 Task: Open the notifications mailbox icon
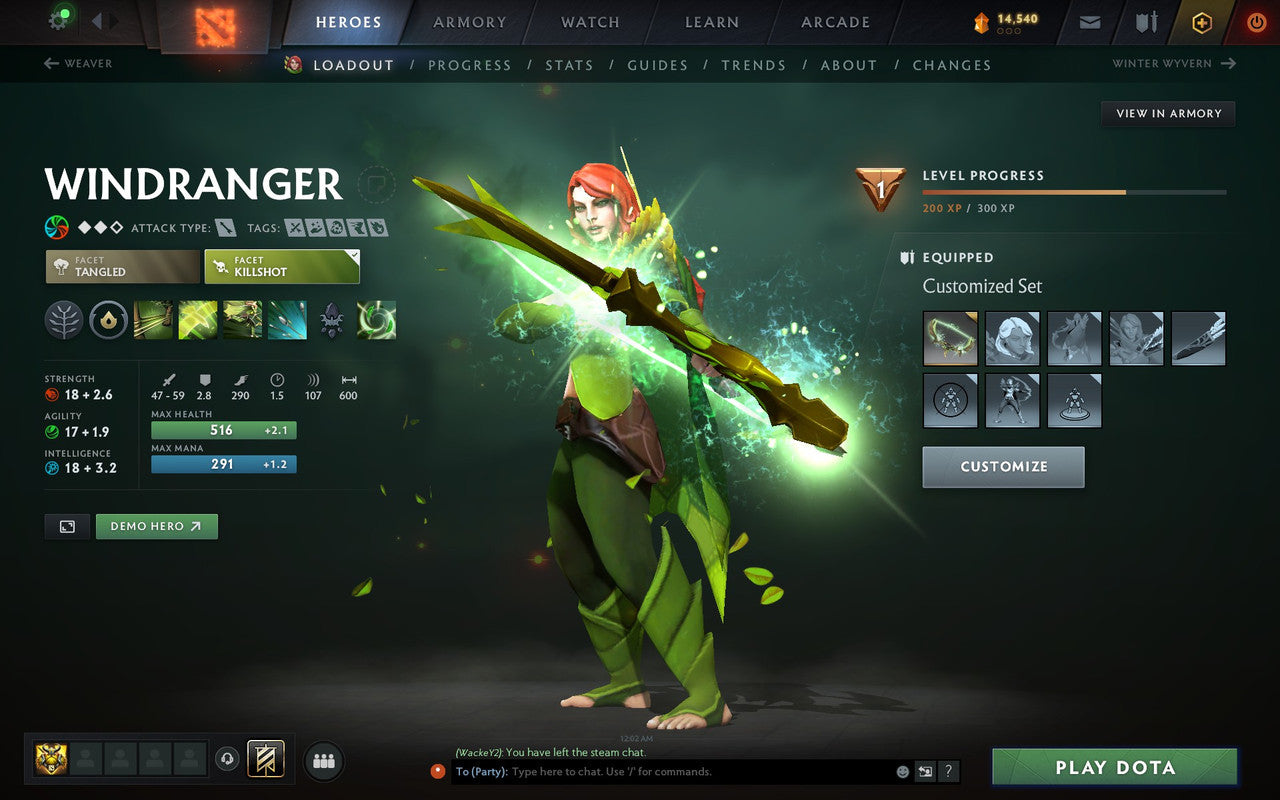1089,22
